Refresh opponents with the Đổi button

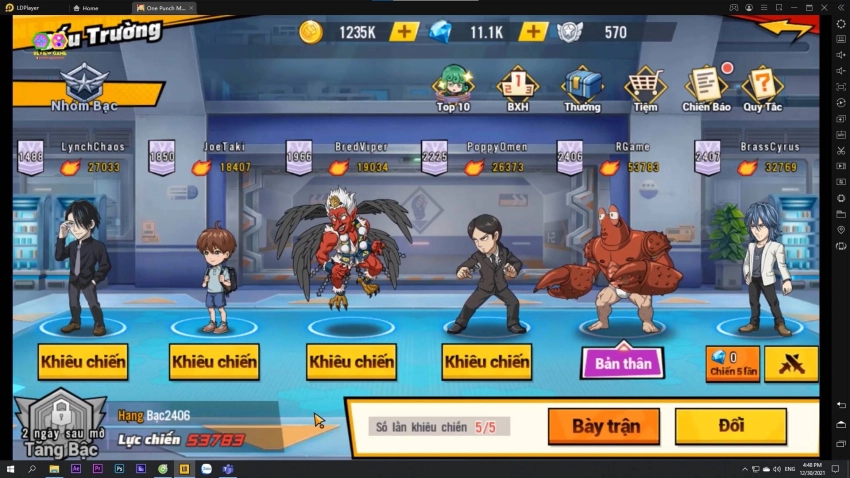(730, 426)
